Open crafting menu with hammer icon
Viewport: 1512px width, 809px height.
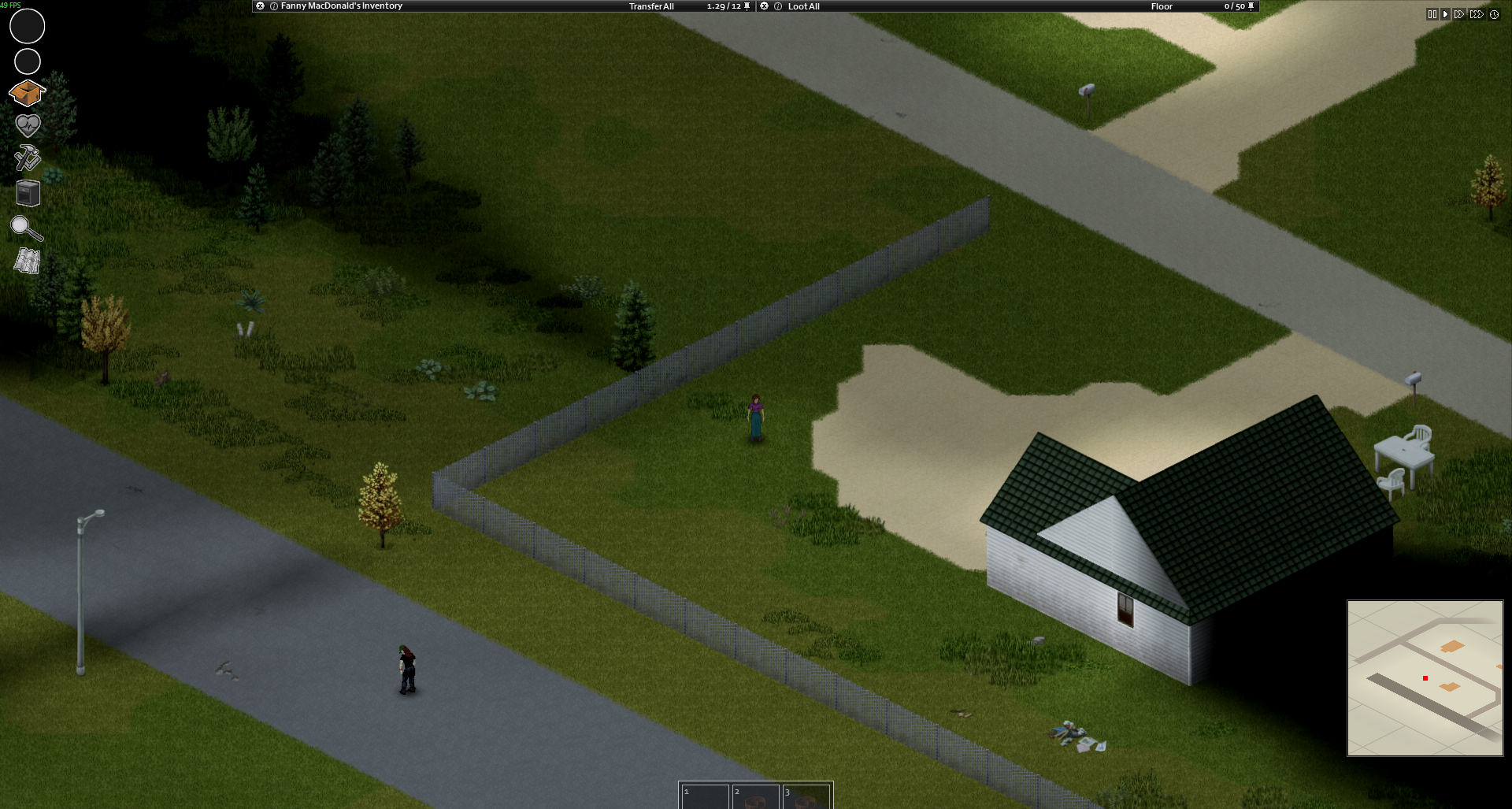[28, 158]
